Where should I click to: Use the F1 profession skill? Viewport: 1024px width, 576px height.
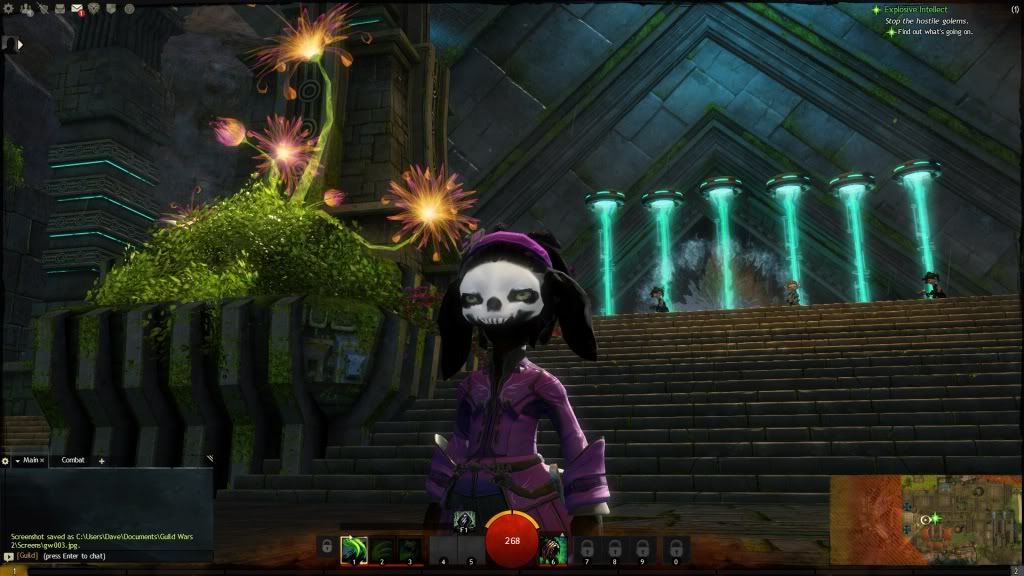click(x=465, y=519)
